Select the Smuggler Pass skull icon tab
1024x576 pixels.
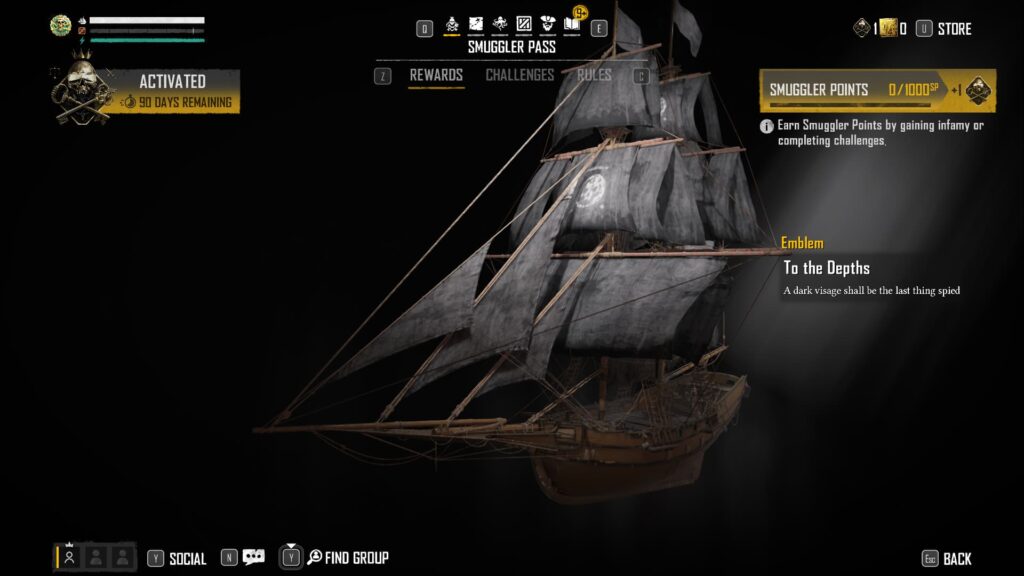pyautogui.click(x=452, y=25)
